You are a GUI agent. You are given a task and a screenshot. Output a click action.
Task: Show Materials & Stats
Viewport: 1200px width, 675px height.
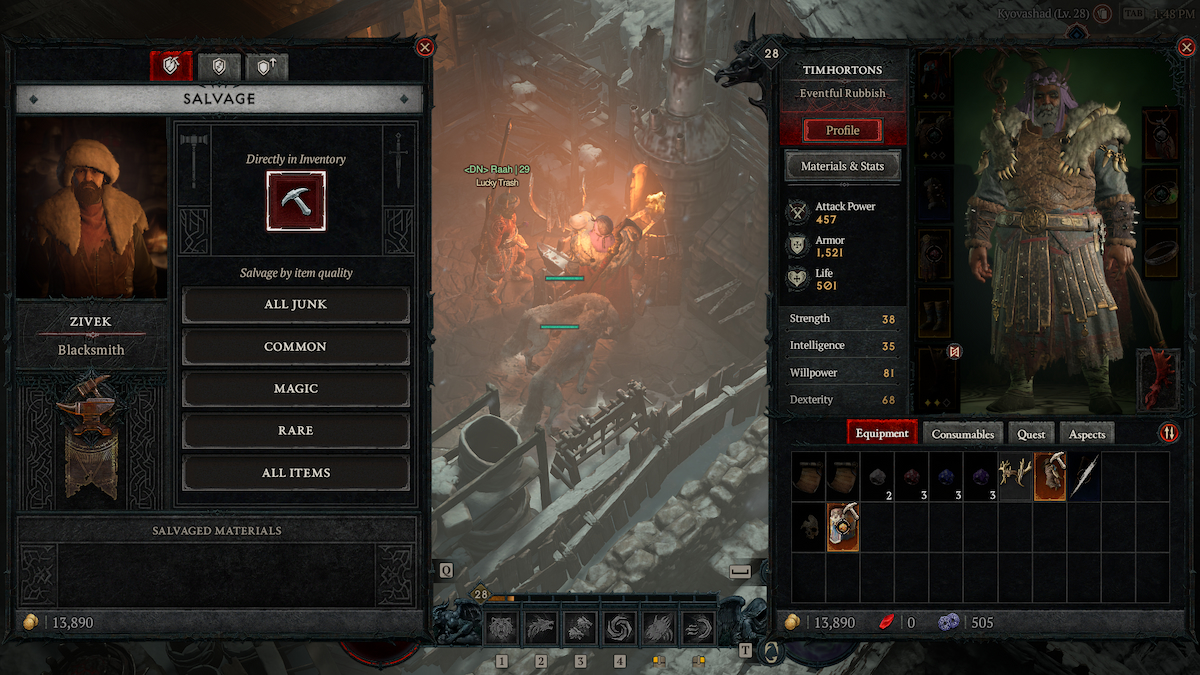click(x=843, y=166)
